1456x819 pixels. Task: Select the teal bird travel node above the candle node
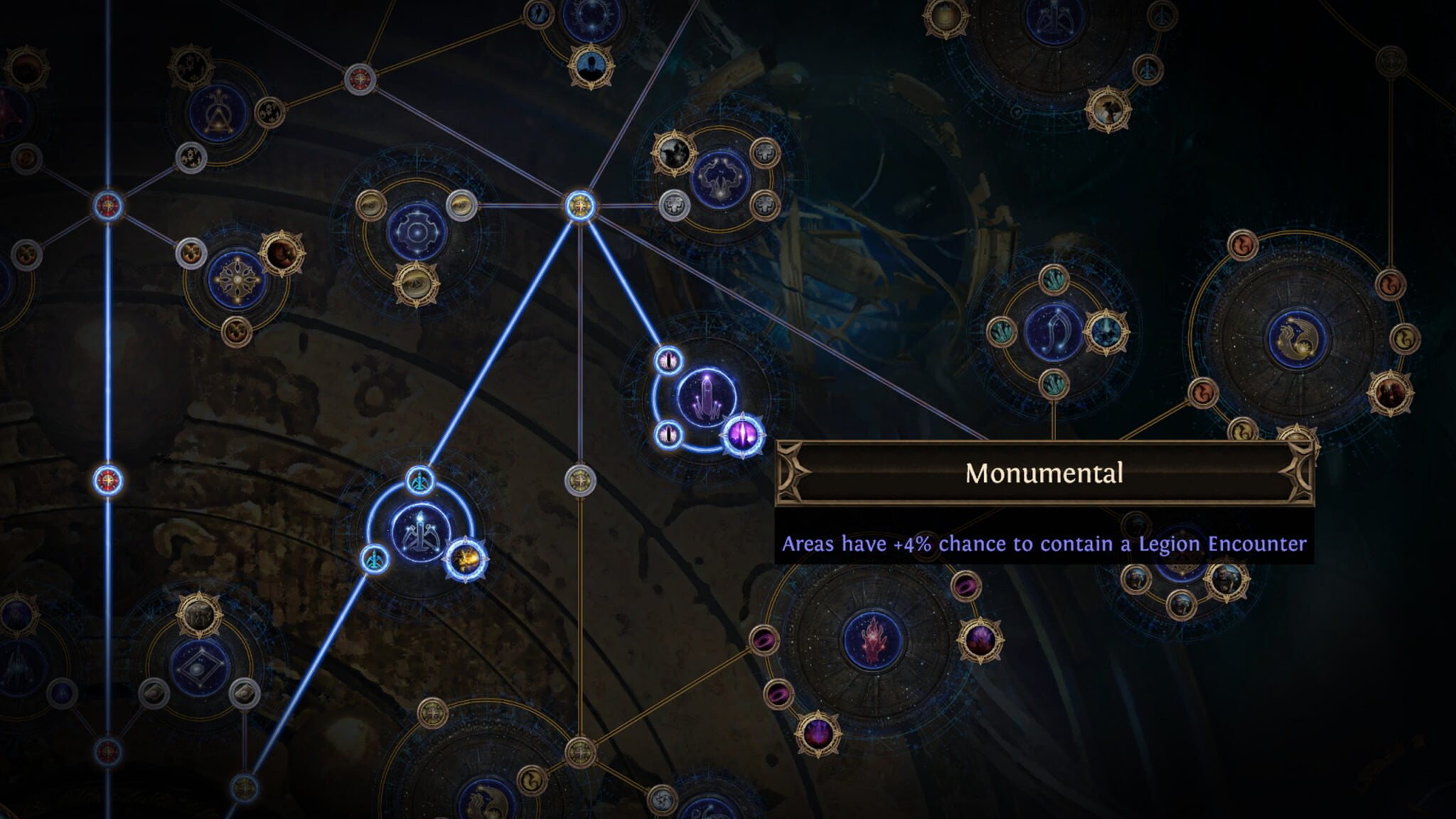tap(421, 480)
